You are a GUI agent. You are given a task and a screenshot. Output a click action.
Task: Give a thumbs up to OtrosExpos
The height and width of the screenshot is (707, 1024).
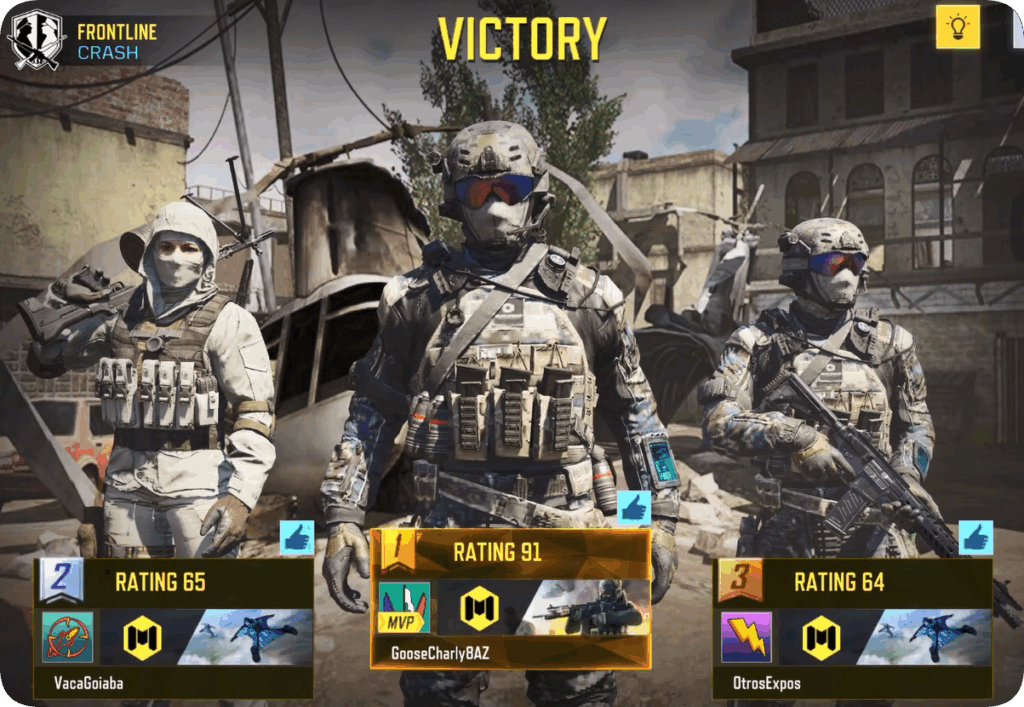click(975, 538)
